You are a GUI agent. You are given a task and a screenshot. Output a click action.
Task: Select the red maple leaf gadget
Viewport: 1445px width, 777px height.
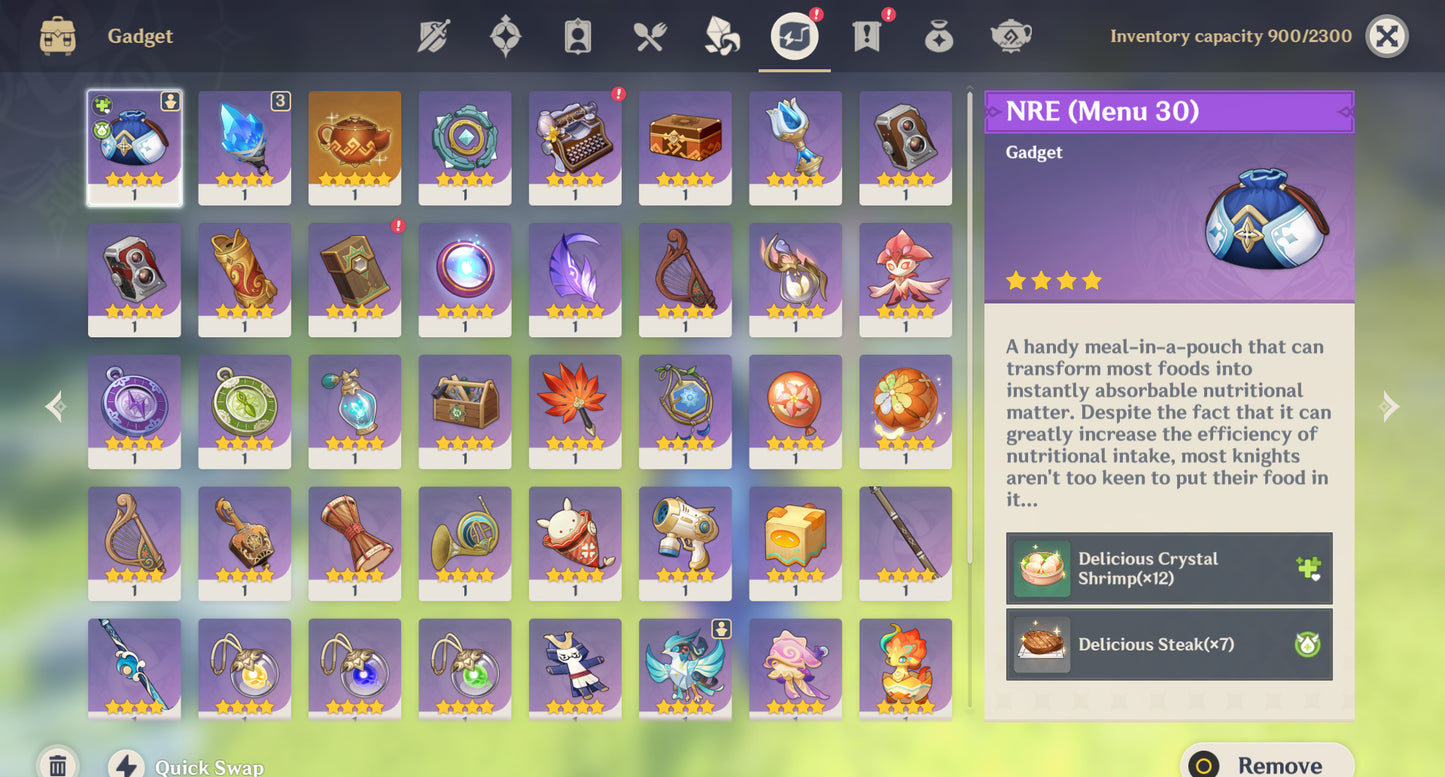[x=574, y=411]
